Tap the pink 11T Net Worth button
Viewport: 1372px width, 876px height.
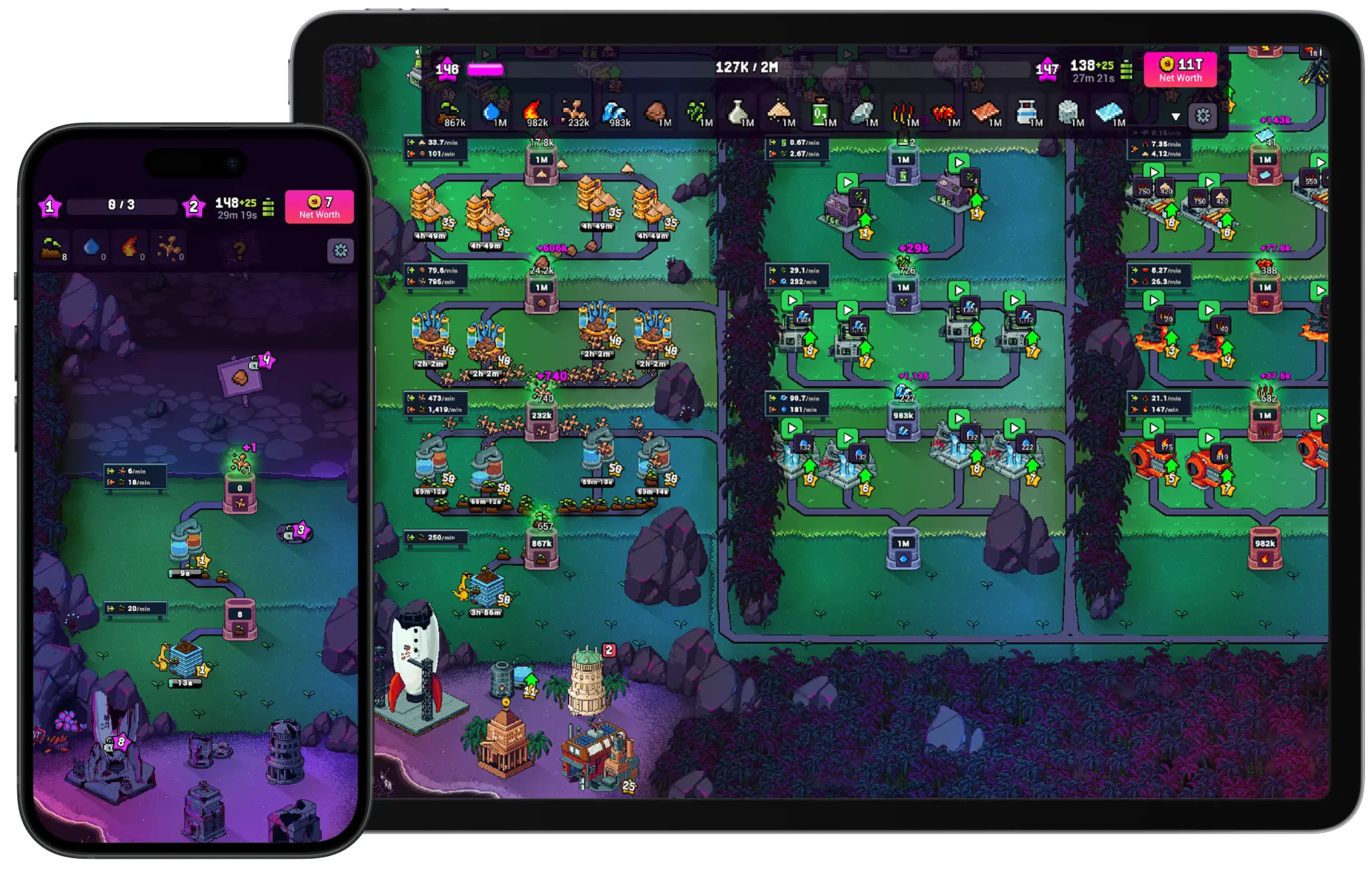[x=1182, y=70]
